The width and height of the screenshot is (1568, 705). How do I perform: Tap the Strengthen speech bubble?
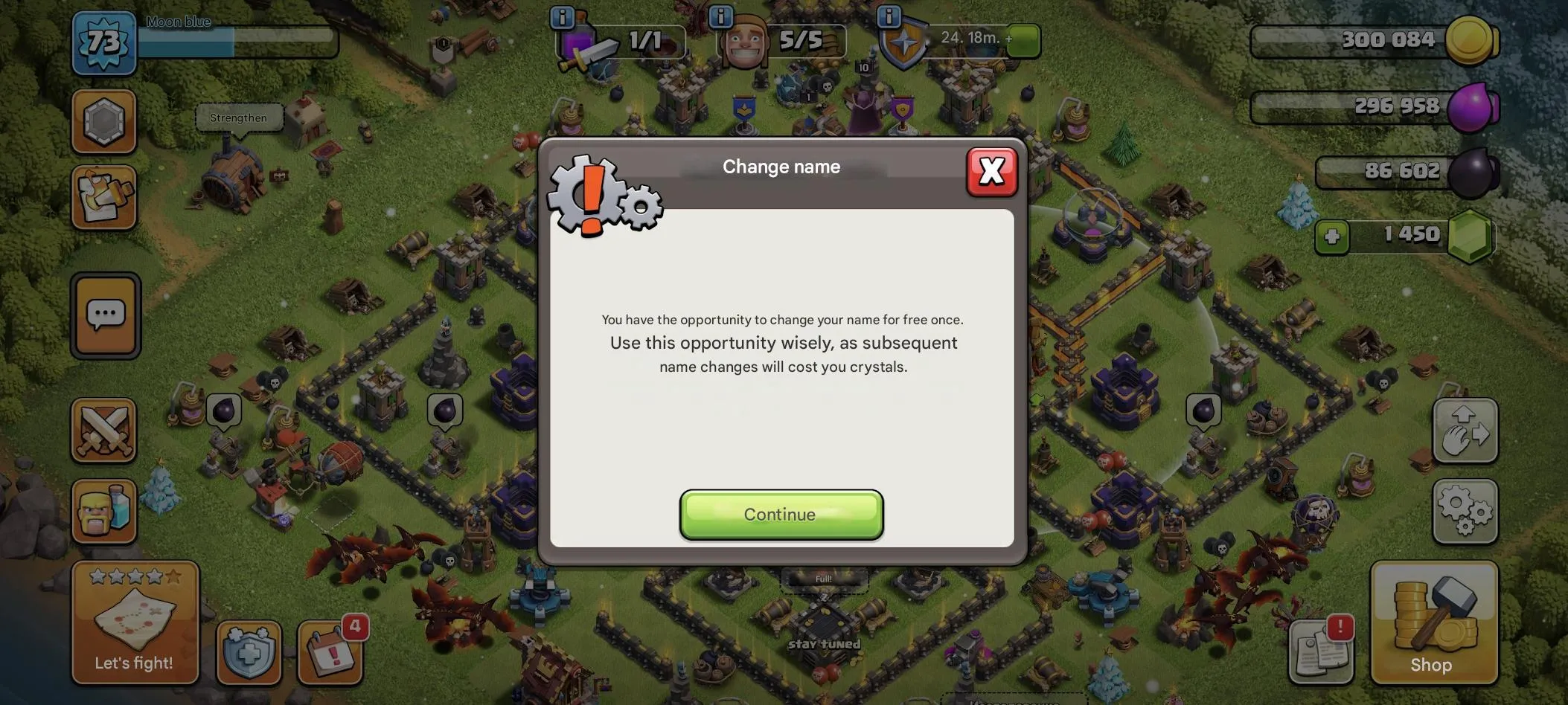coord(238,117)
